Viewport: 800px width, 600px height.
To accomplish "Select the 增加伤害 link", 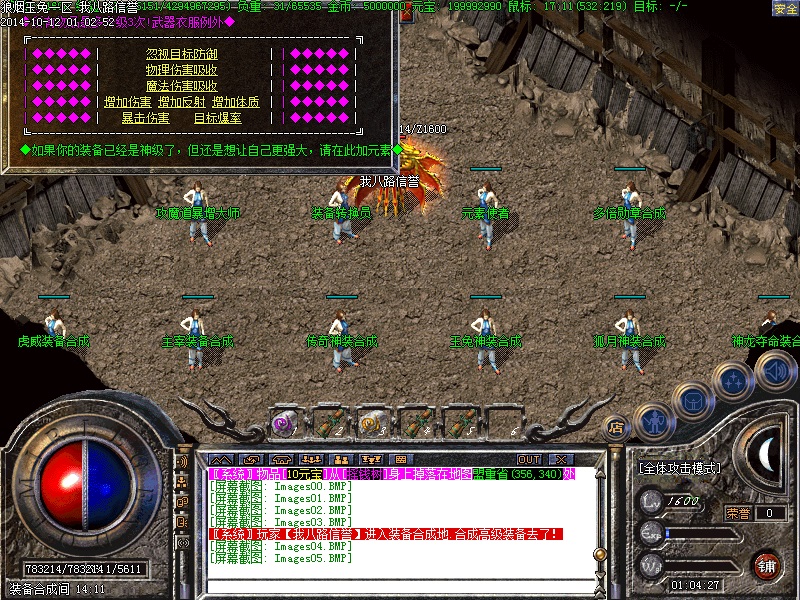I will pyautogui.click(x=128, y=102).
